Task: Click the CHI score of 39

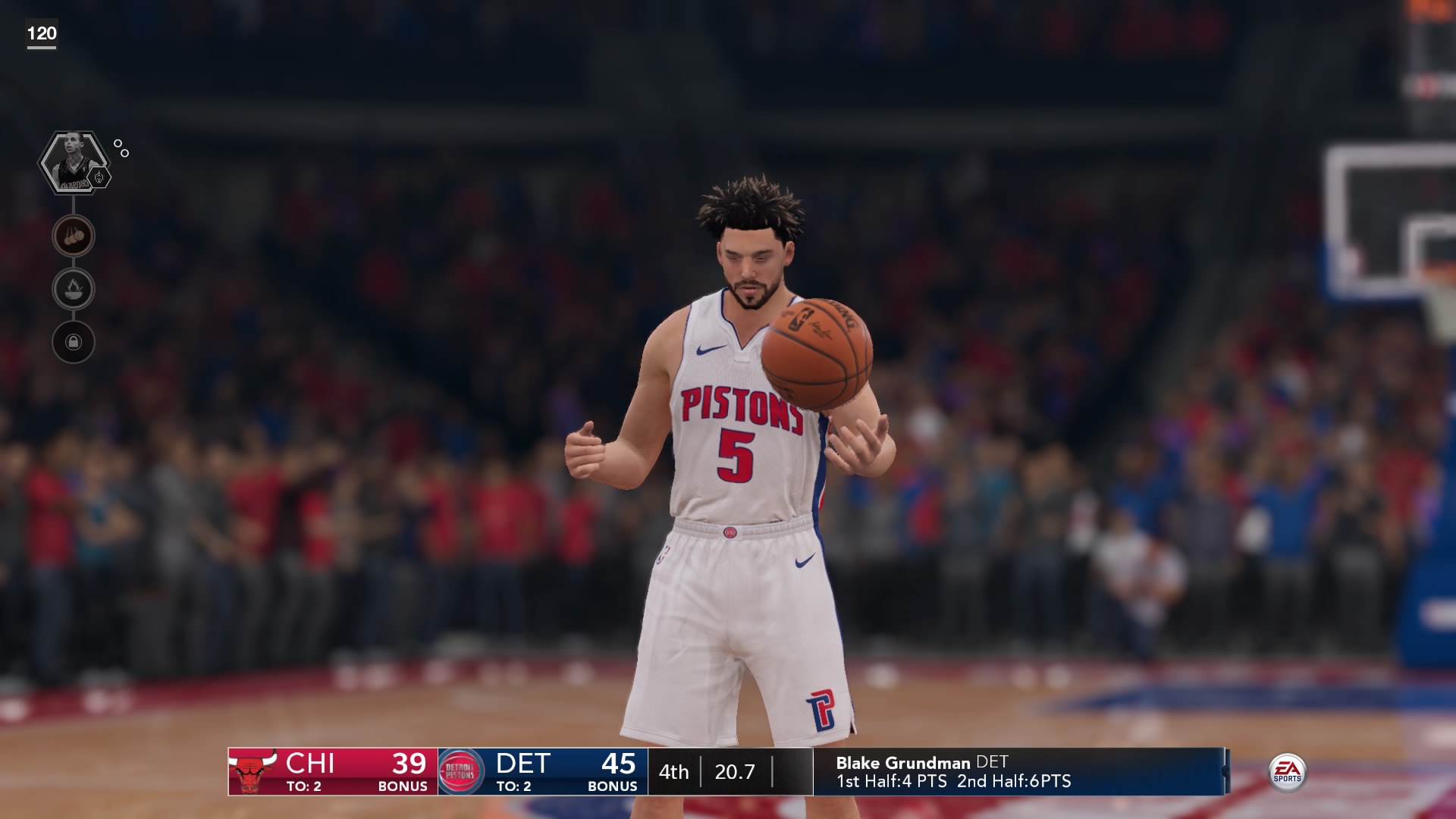Action: 408,764
